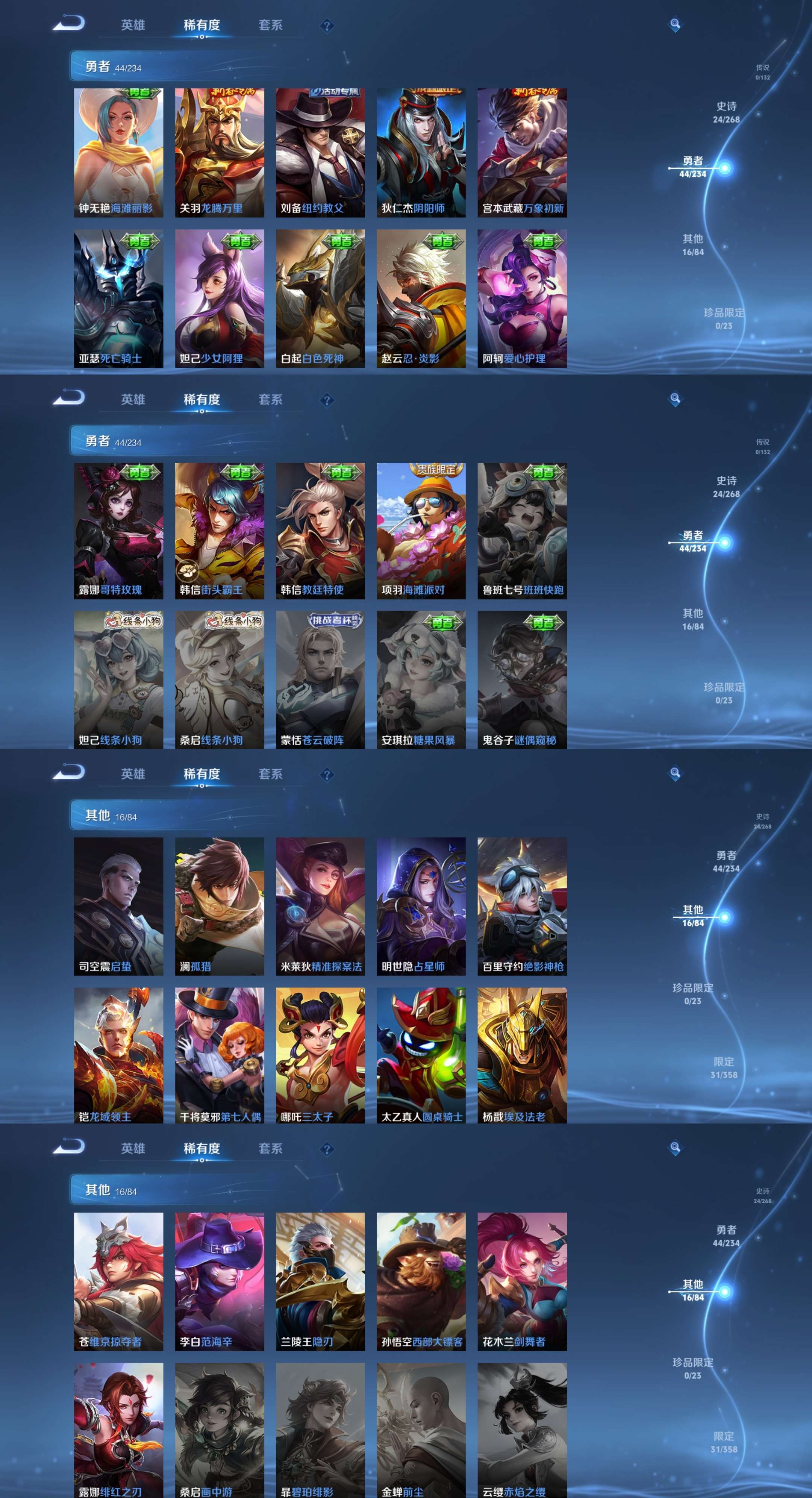View the 韩信 街头霸王 skin
Viewport: 812px width, 1498px height.
click(219, 530)
